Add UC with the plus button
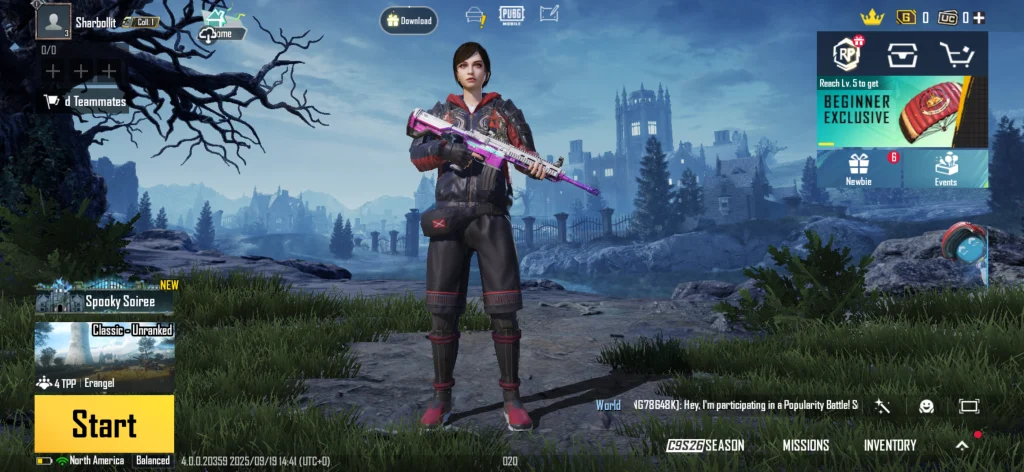 click(x=979, y=17)
